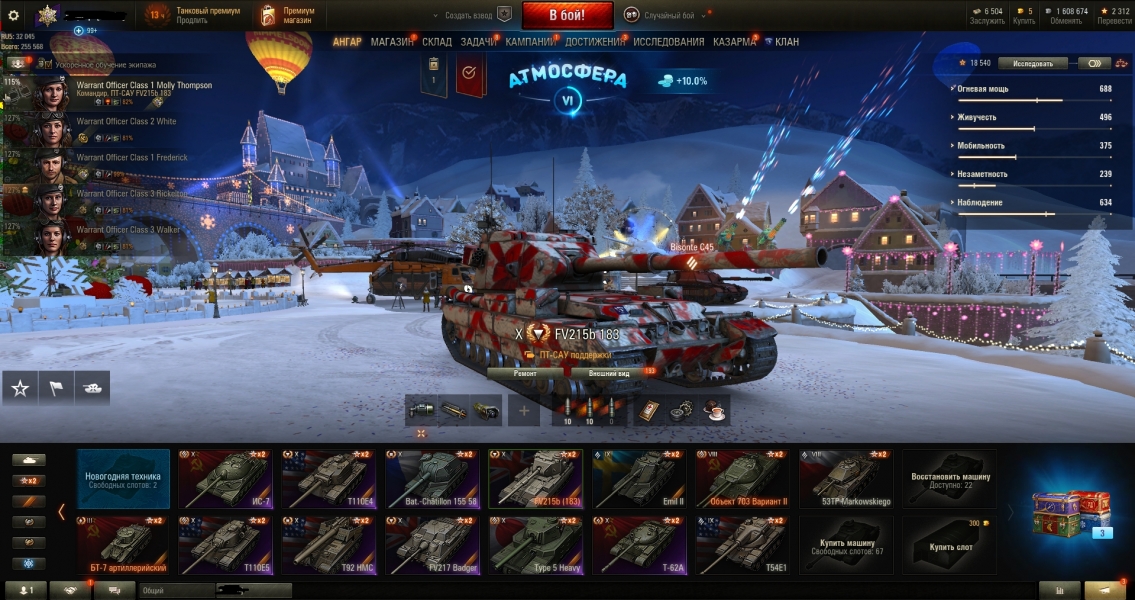Click the Ремонт button under the tank
This screenshot has width=1135, height=600.
point(526,372)
